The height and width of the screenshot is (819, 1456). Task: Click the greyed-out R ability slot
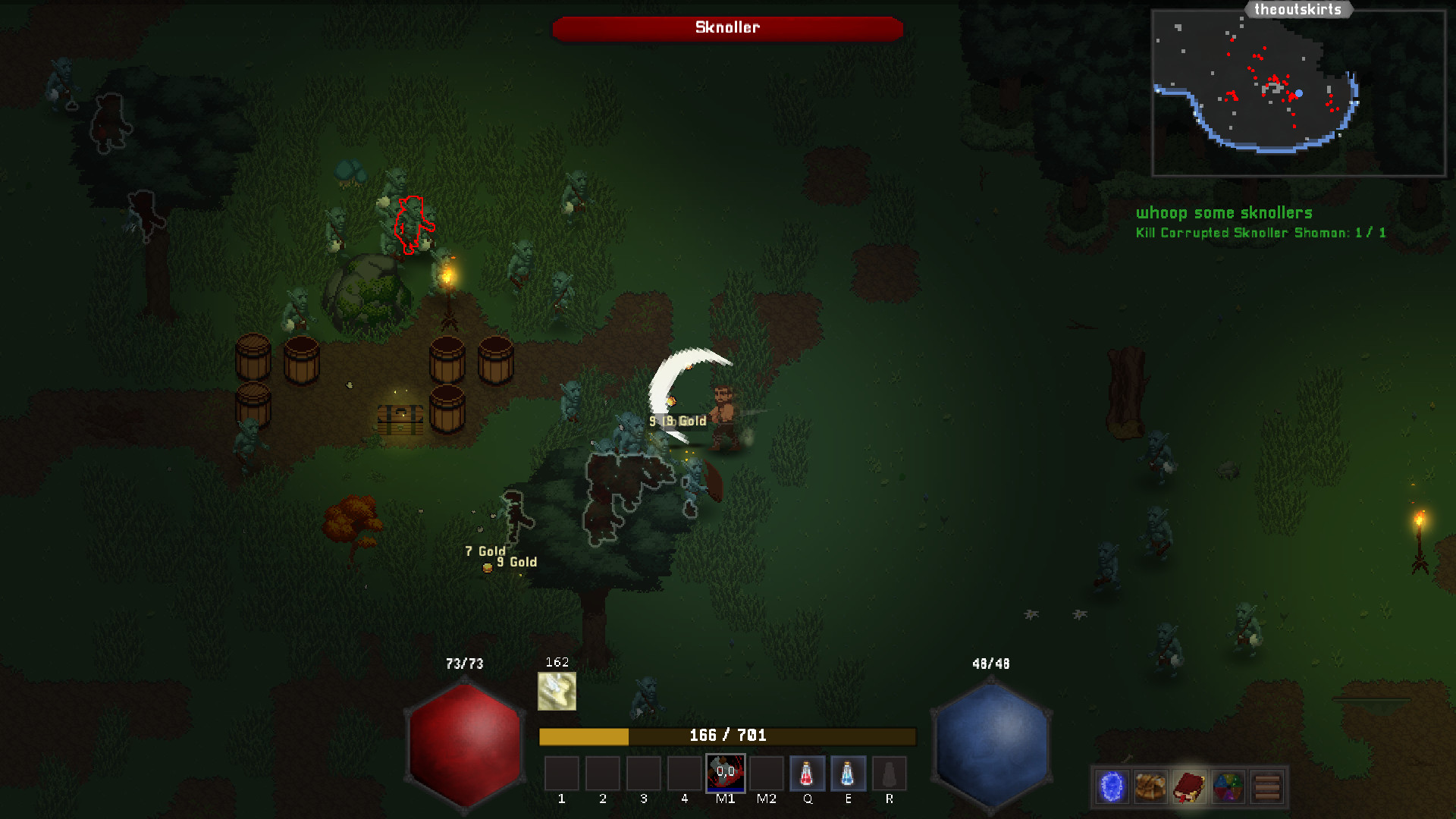point(890,772)
